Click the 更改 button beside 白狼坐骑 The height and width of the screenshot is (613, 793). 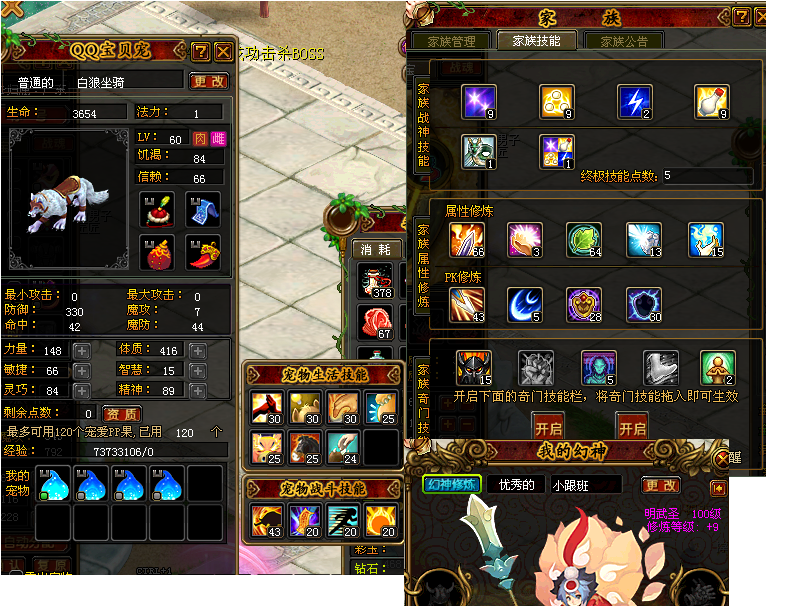click(209, 81)
